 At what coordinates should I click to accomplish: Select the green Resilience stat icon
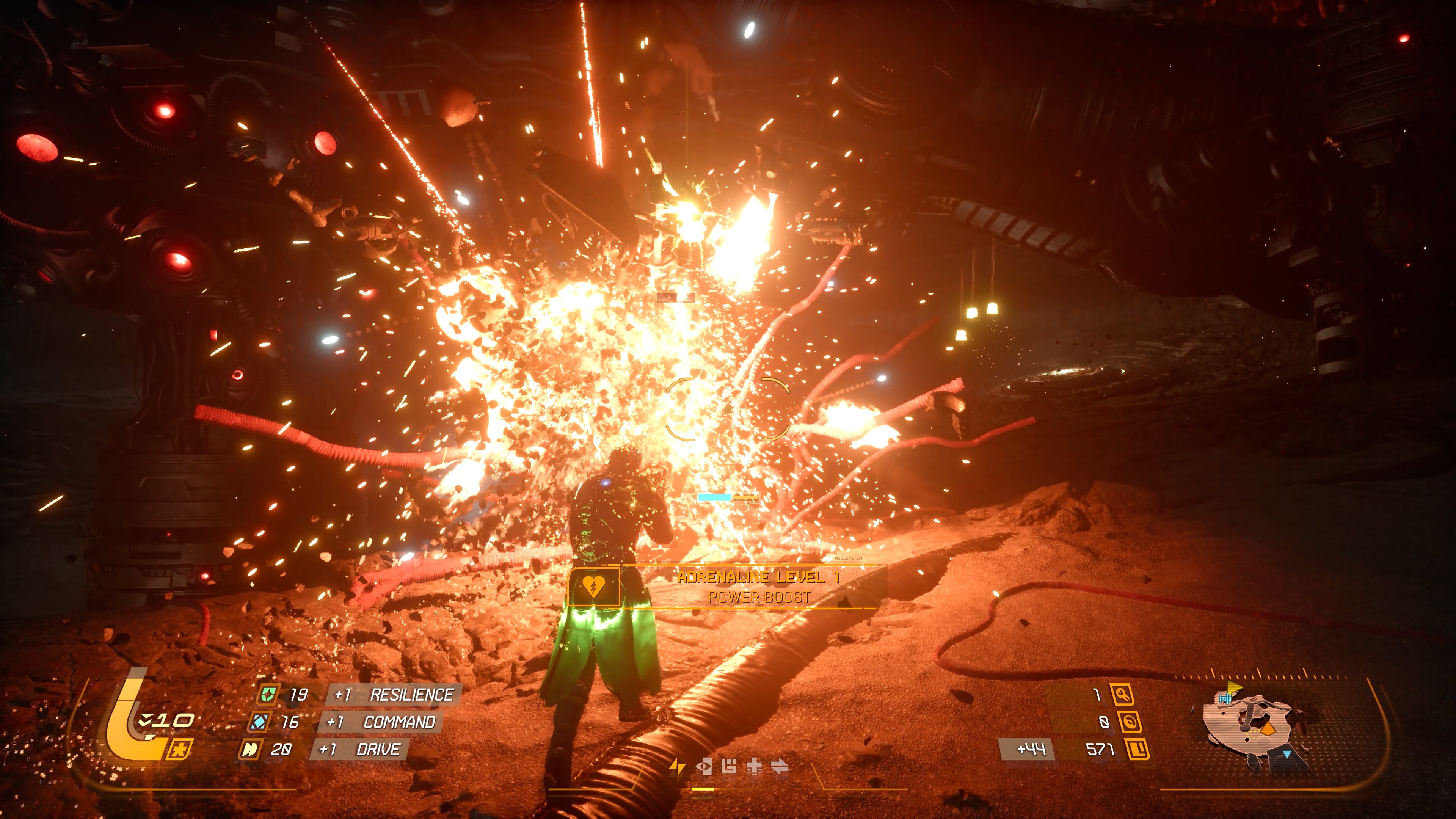(x=267, y=694)
